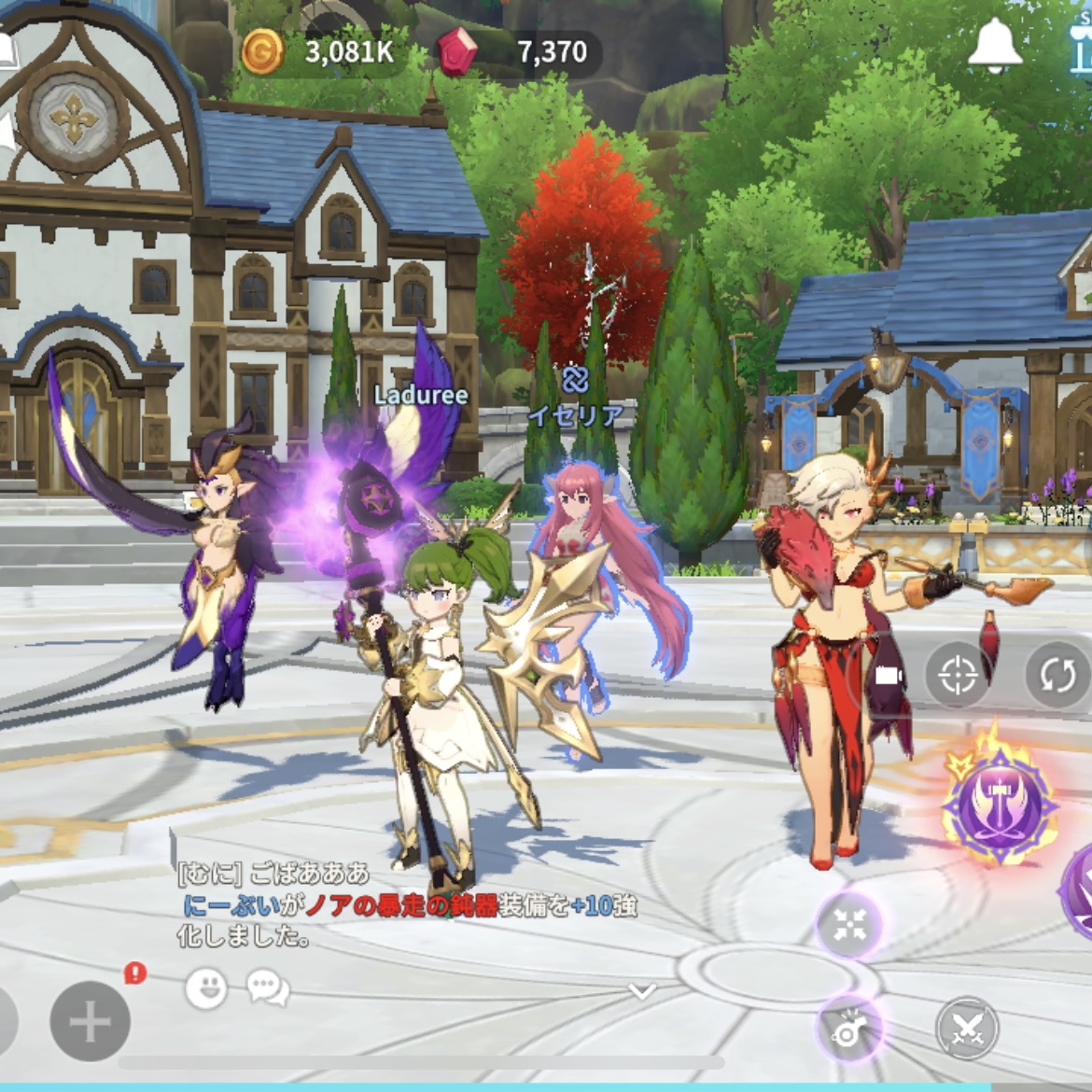The image size is (1092, 1092).
Task: Toggle the camera mode icon
Action: point(887,675)
